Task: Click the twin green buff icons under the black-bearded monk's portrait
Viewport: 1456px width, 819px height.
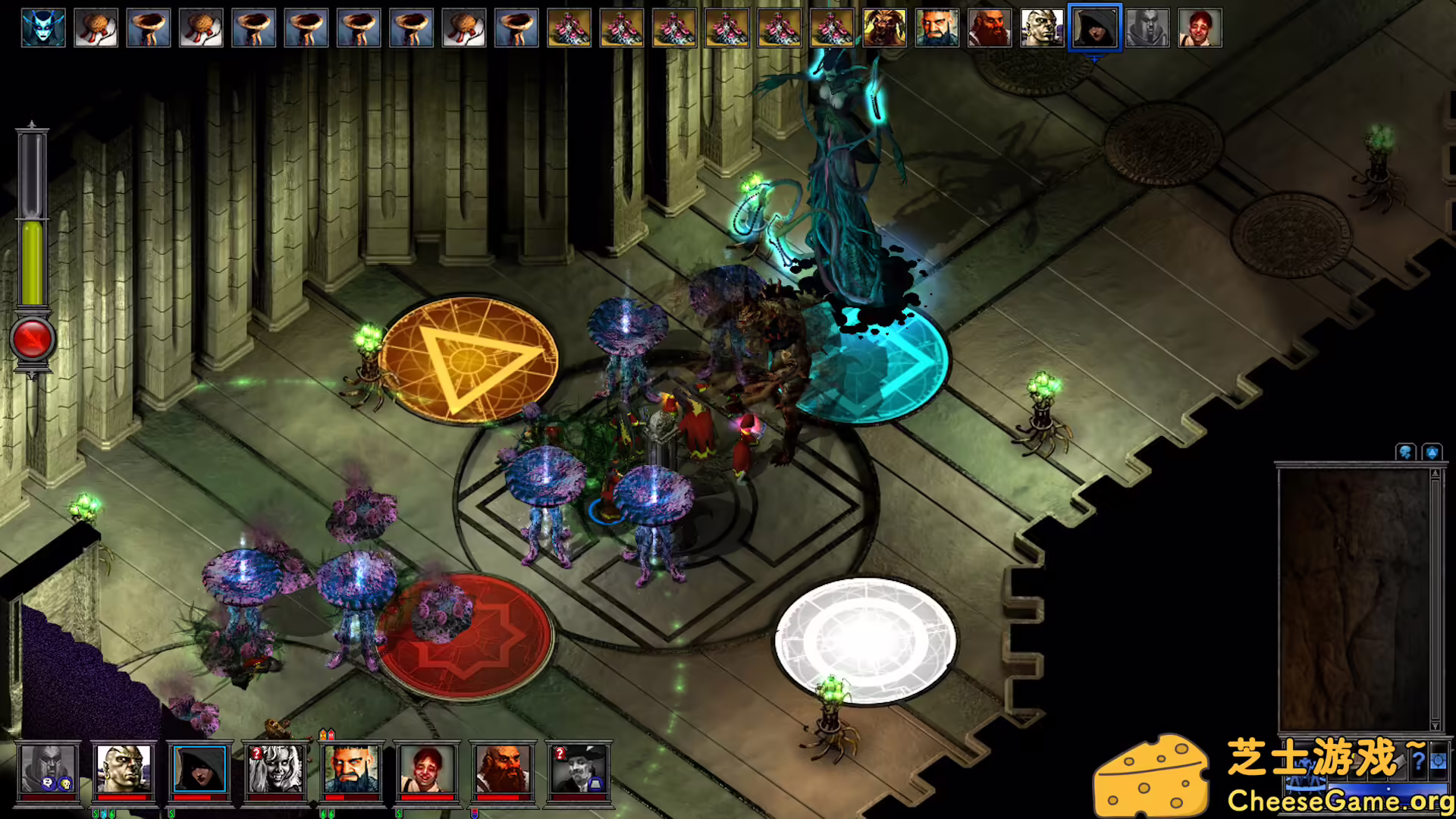Action: tap(325, 812)
